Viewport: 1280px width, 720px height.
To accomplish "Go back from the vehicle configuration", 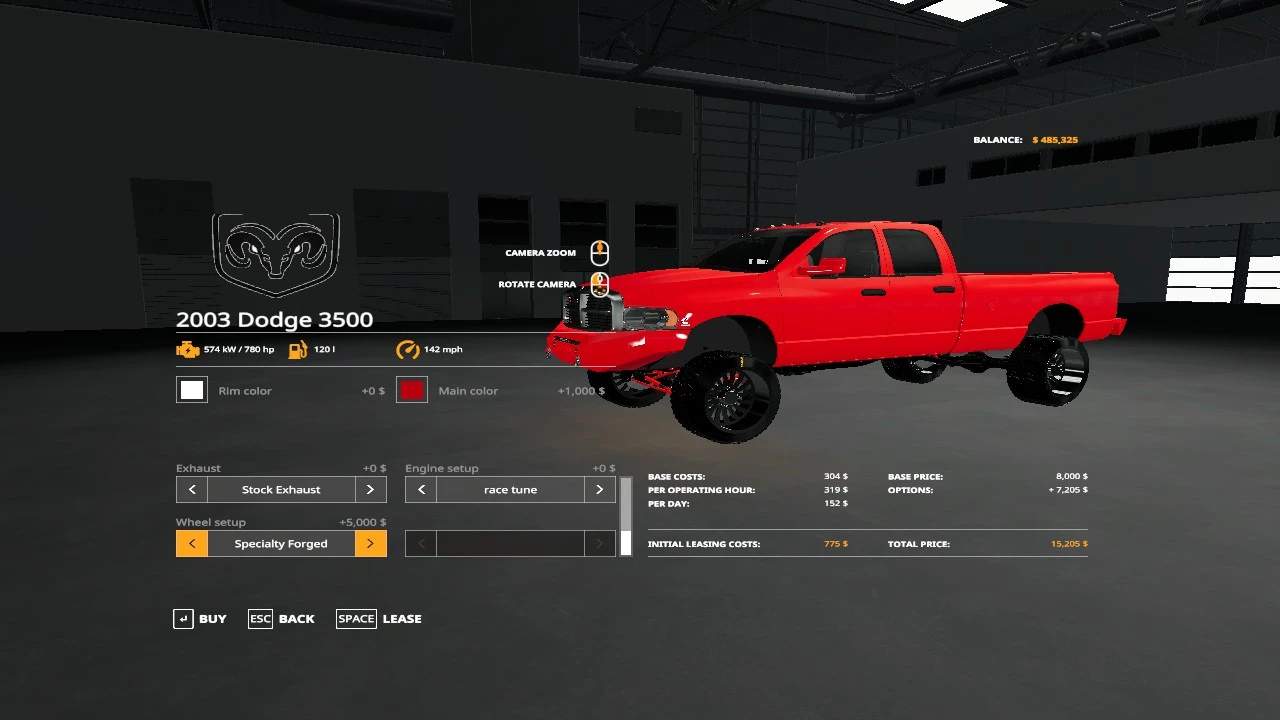I will coord(282,619).
